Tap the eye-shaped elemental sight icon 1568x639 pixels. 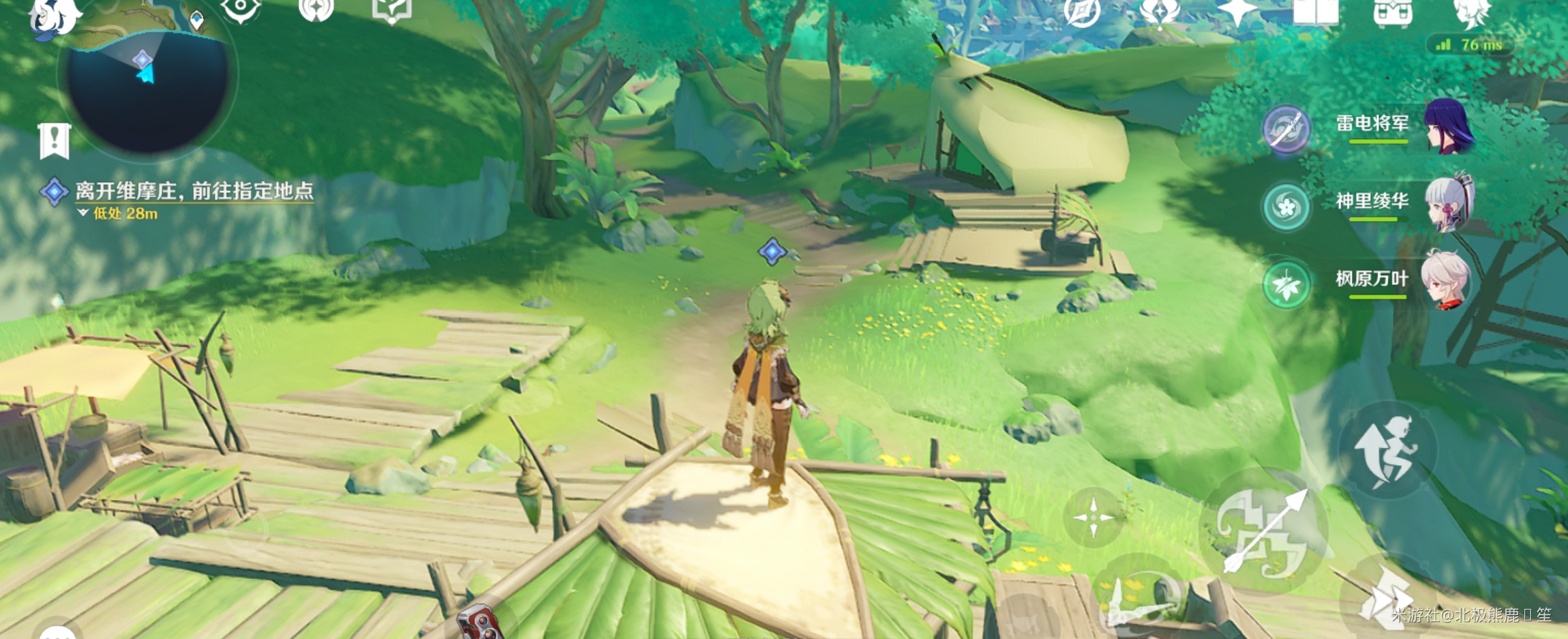tap(240, 10)
